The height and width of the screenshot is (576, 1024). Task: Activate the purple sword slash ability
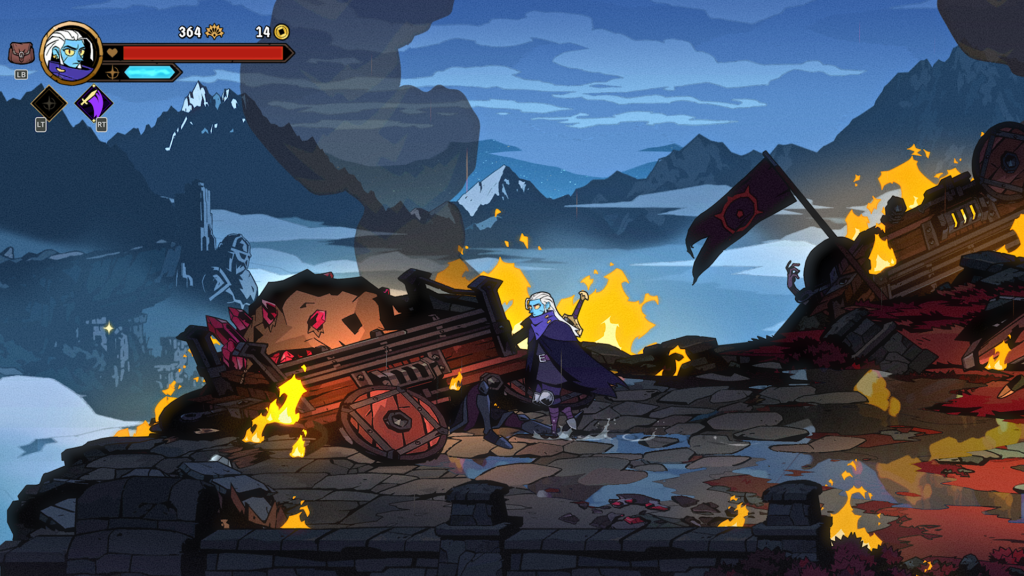click(95, 103)
